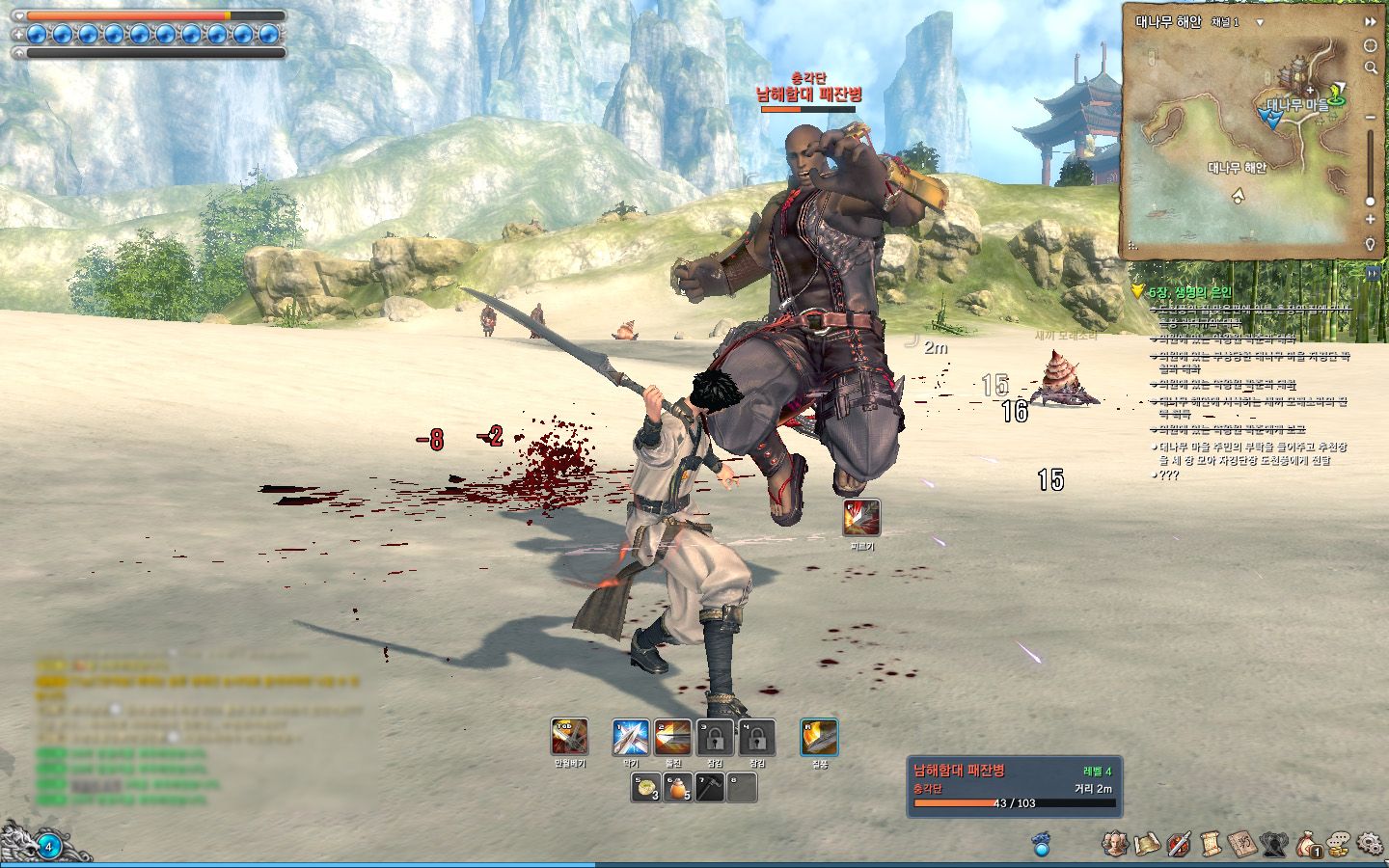Image resolution: width=1389 pixels, height=868 pixels.
Task: Activate the R flame sword attack
Action: click(x=819, y=738)
